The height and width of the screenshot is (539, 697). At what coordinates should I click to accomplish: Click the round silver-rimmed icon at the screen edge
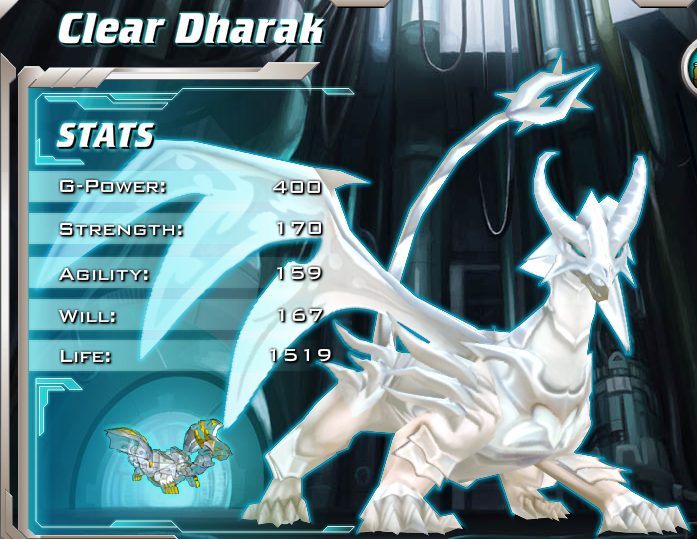point(690,67)
